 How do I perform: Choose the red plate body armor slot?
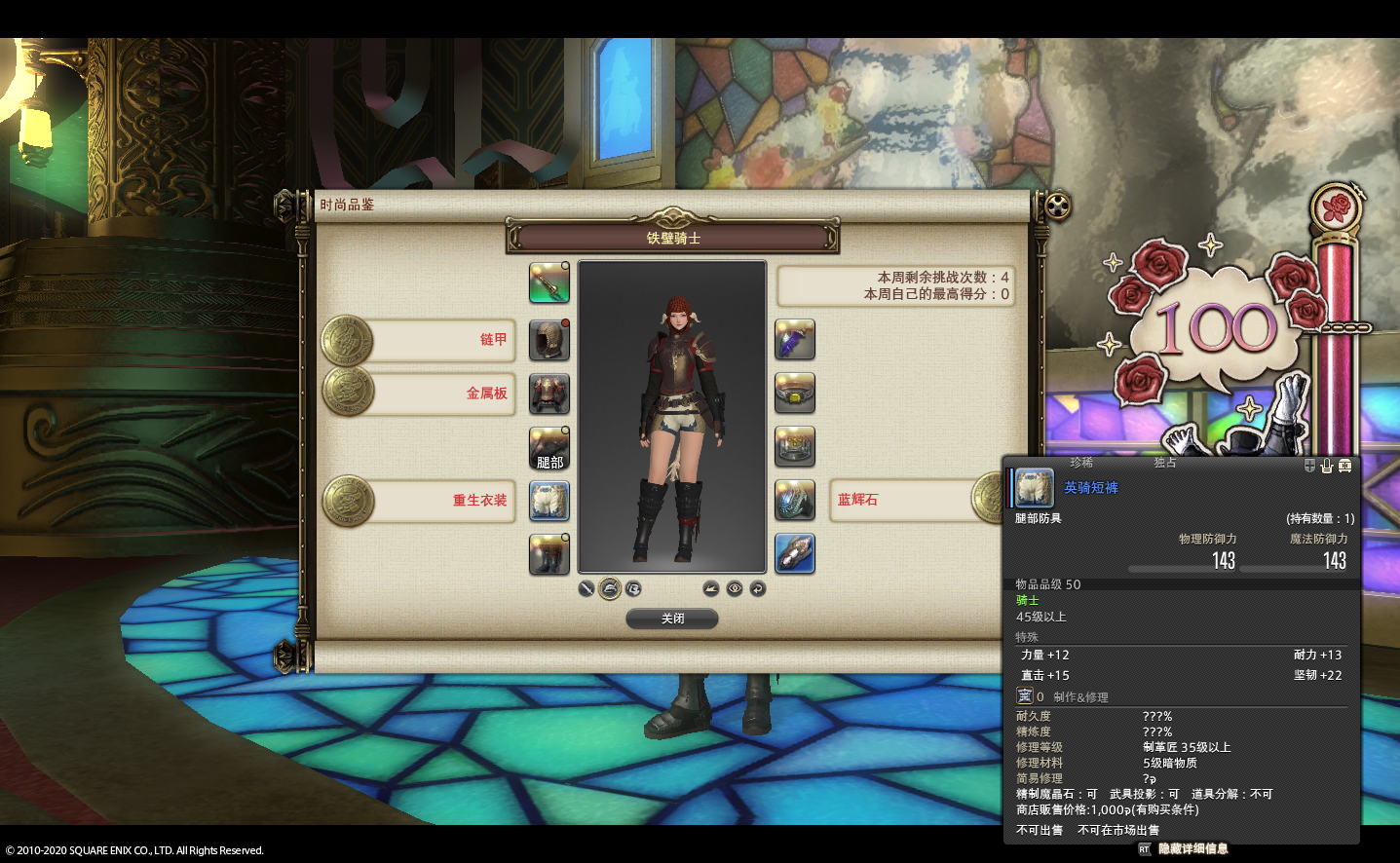(549, 394)
